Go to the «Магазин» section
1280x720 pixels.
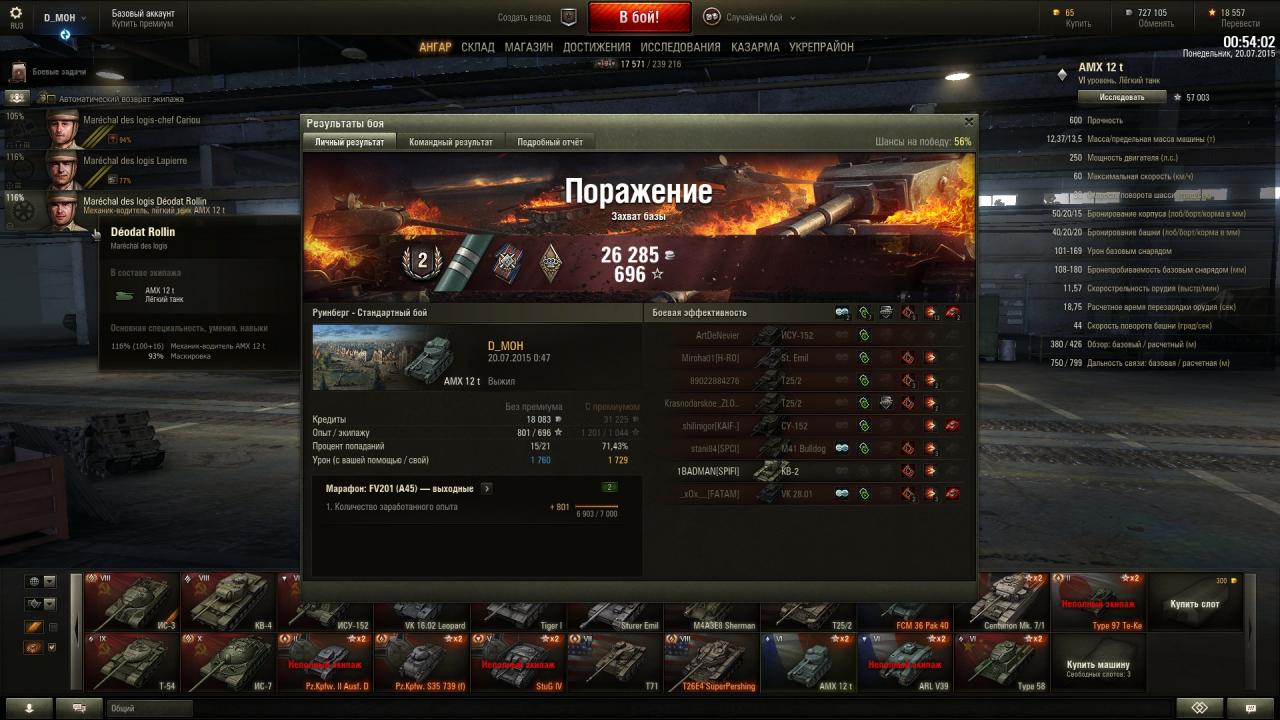(528, 47)
